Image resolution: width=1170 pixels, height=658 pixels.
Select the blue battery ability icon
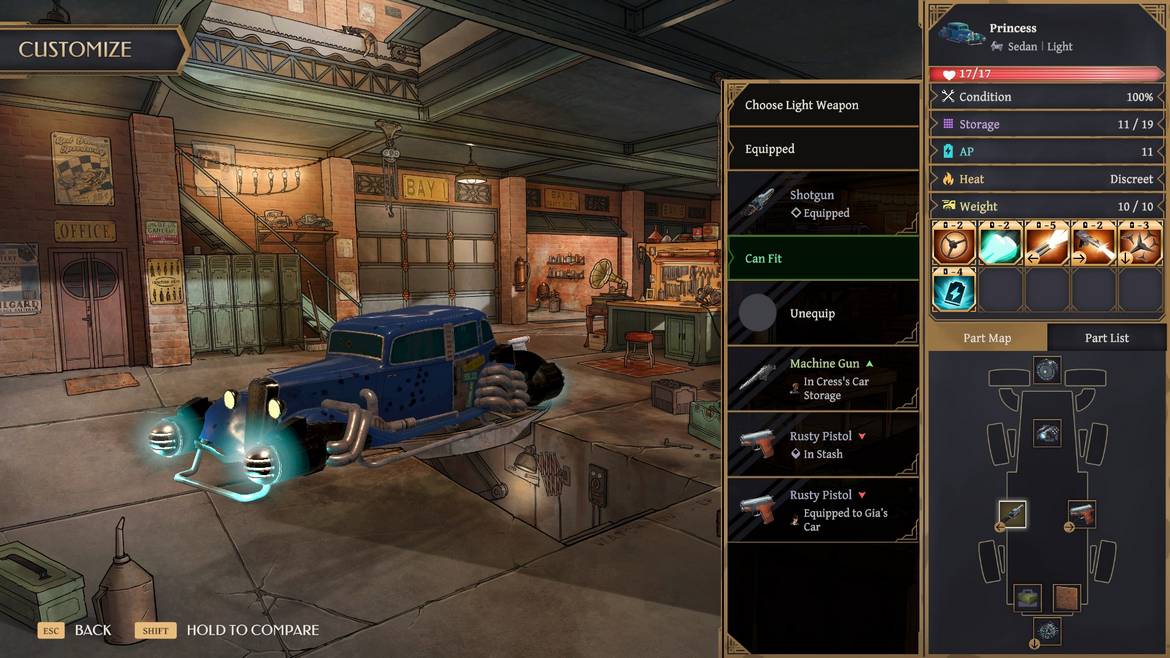click(x=953, y=289)
